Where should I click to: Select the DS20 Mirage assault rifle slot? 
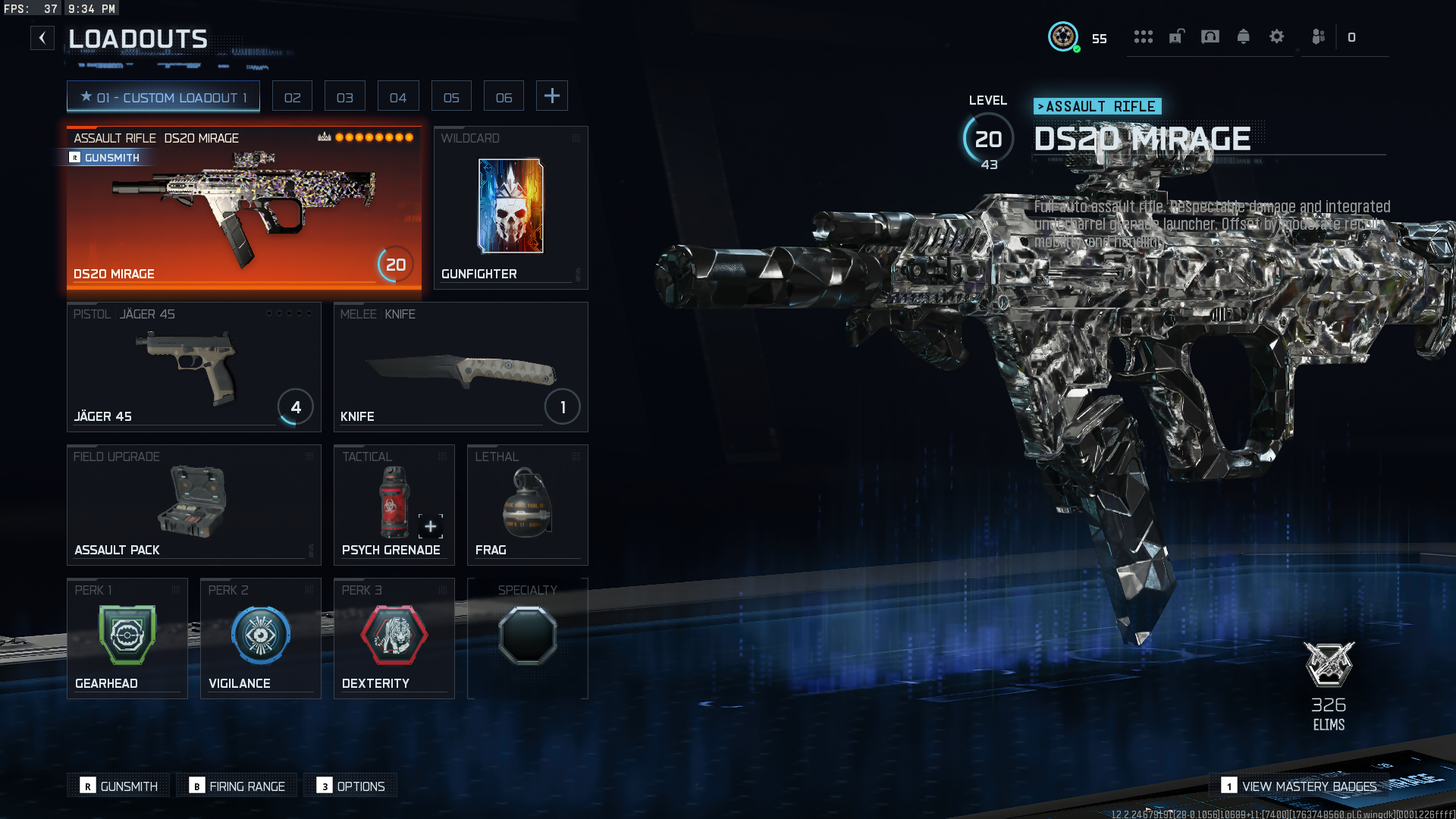coord(243,208)
